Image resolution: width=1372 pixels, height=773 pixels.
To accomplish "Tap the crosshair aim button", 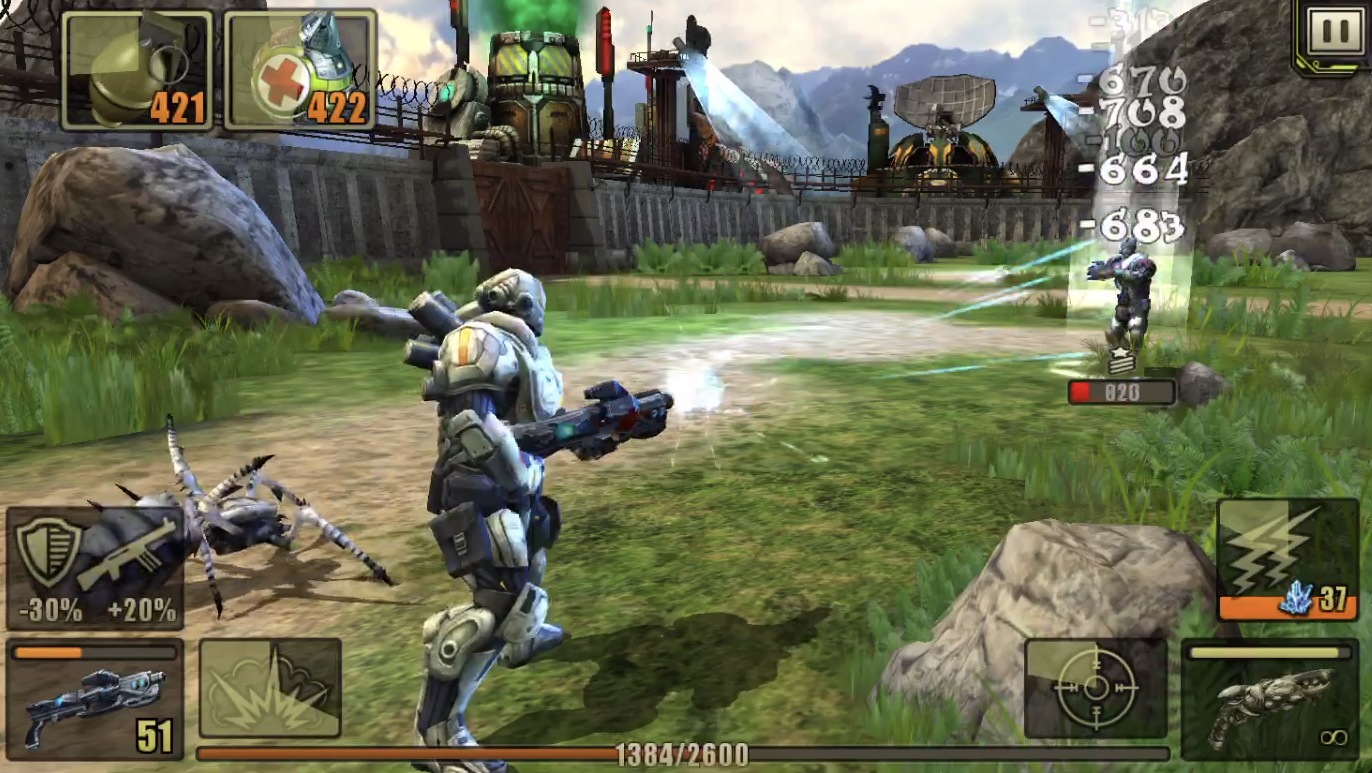I will click(1096, 688).
